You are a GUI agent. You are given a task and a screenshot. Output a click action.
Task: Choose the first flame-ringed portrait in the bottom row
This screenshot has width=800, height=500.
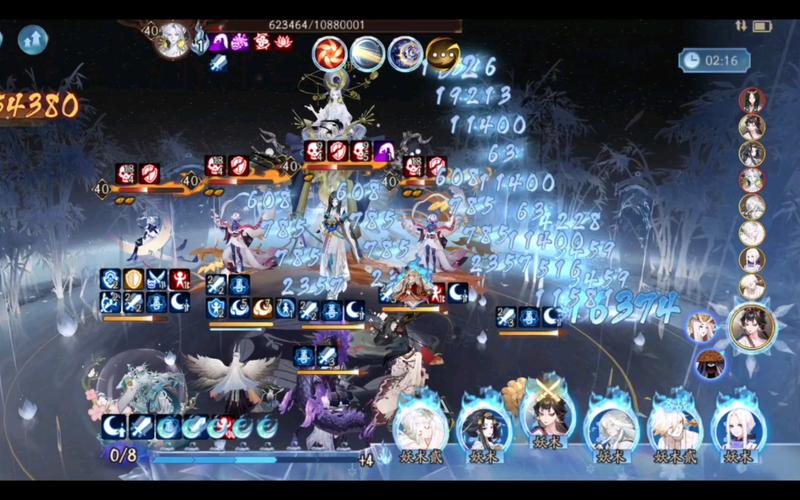click(420, 426)
